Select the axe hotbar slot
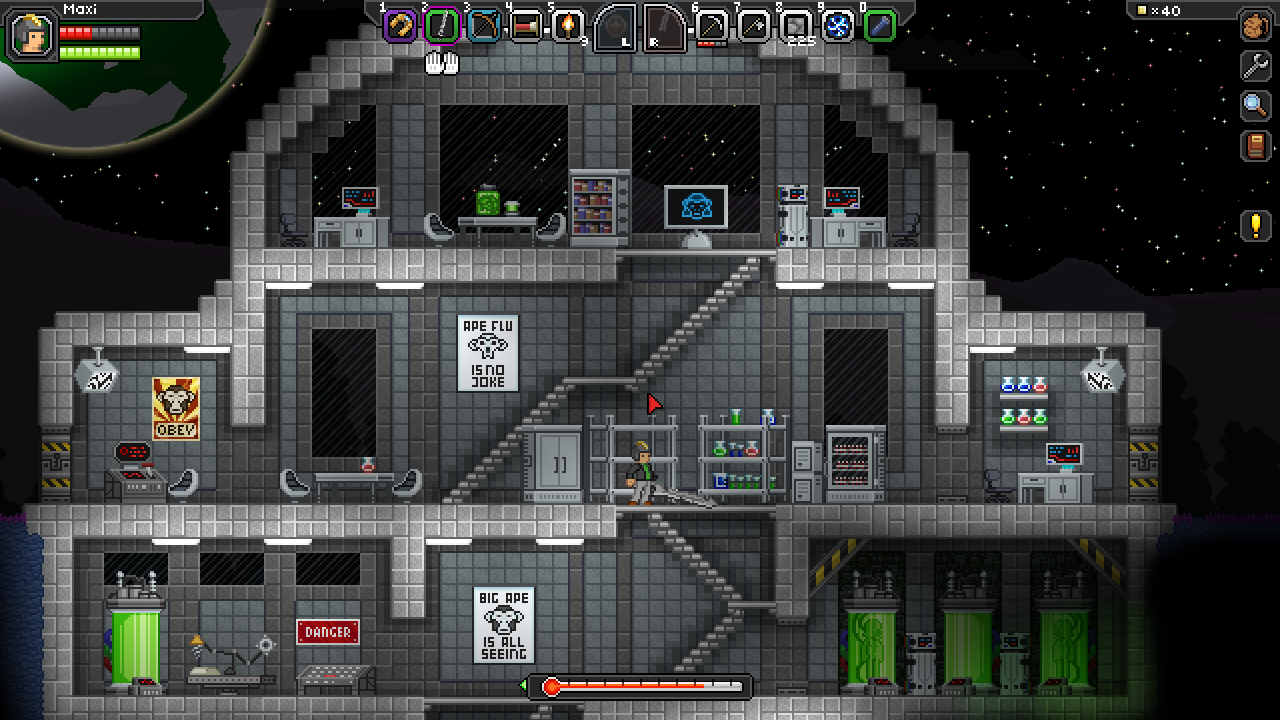Image resolution: width=1280 pixels, height=720 pixels. (x=754, y=25)
